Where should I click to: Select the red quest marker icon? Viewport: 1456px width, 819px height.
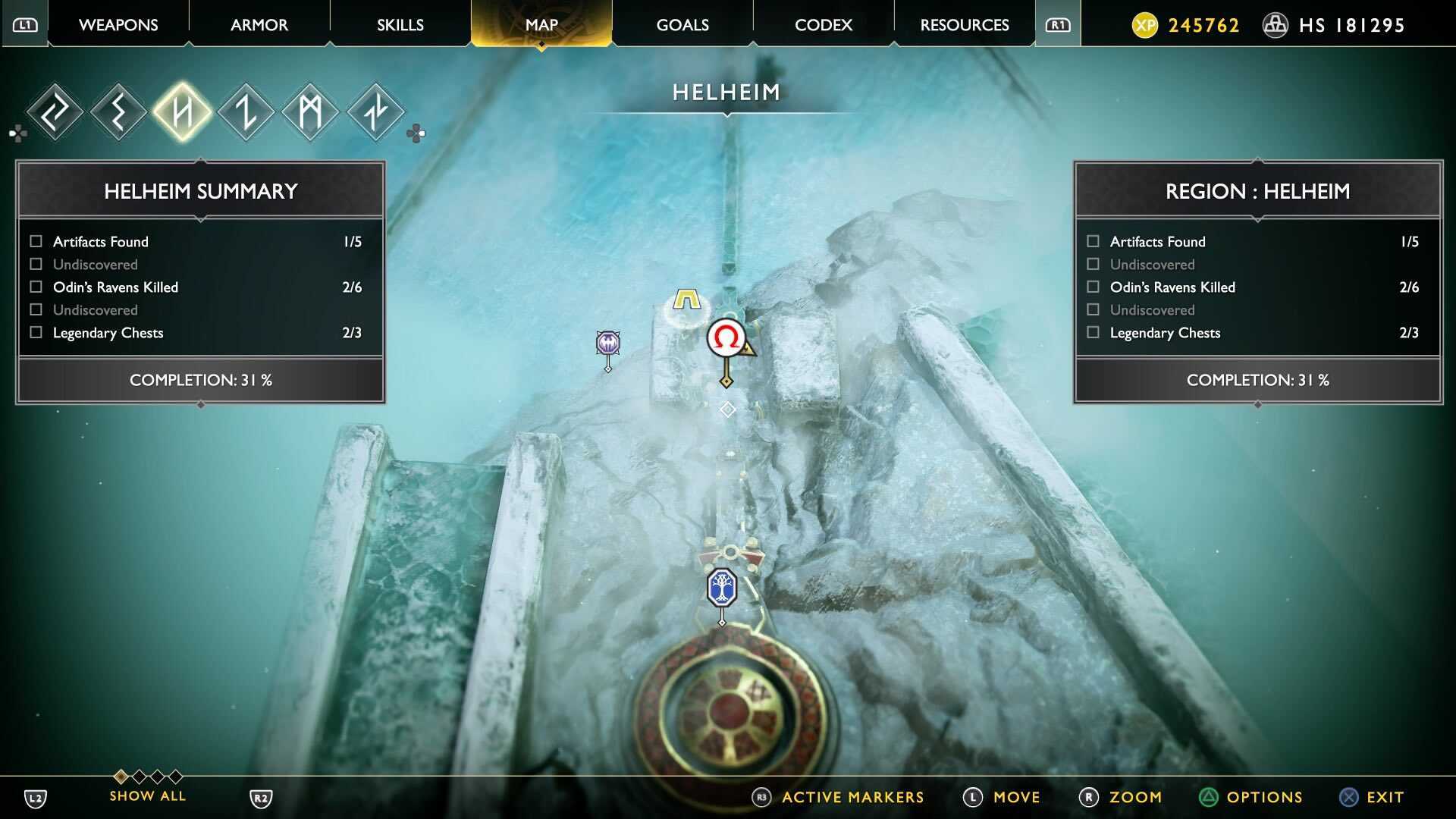(726, 339)
